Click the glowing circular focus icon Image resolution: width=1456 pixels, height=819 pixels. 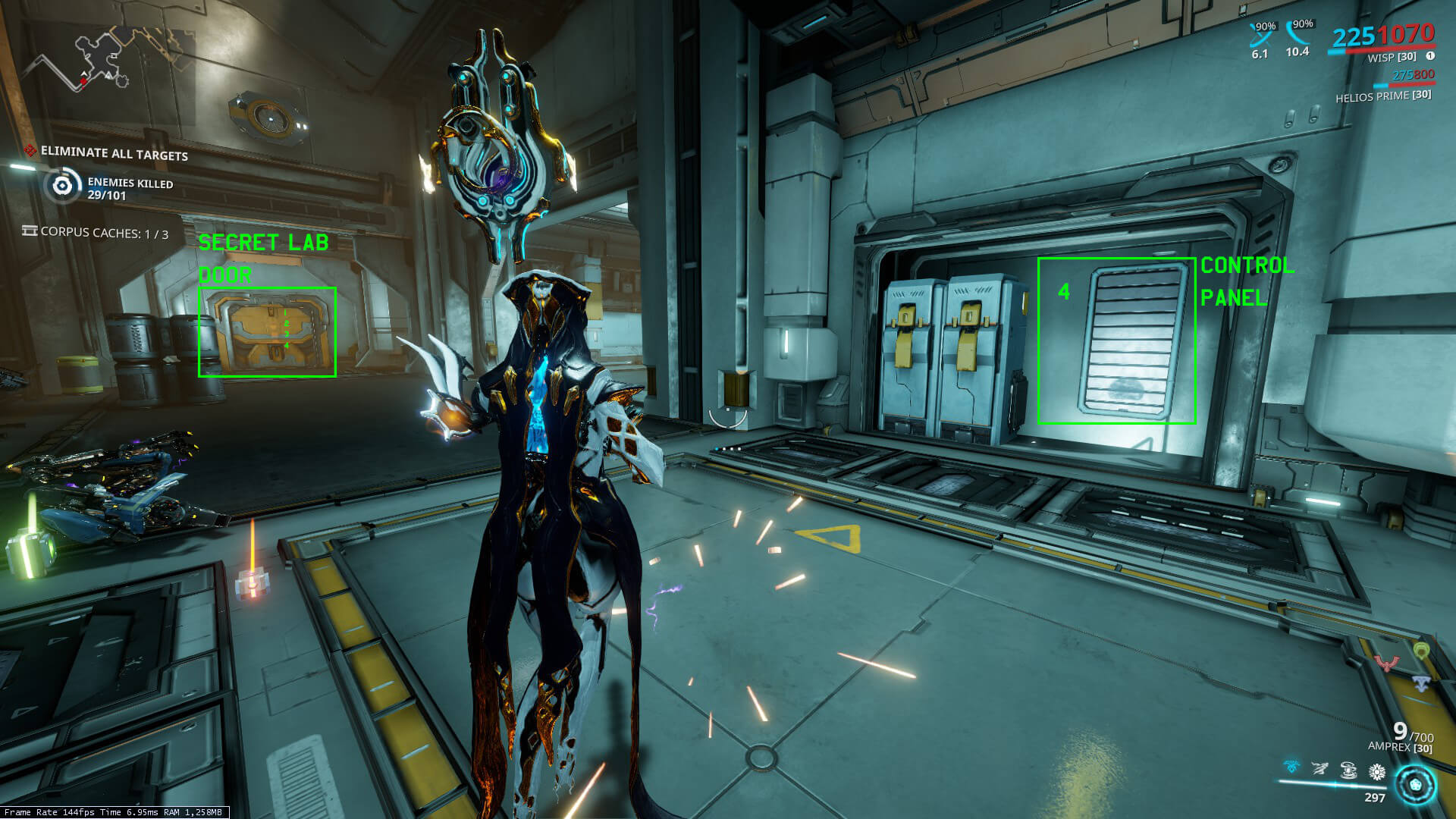[x=1415, y=784]
